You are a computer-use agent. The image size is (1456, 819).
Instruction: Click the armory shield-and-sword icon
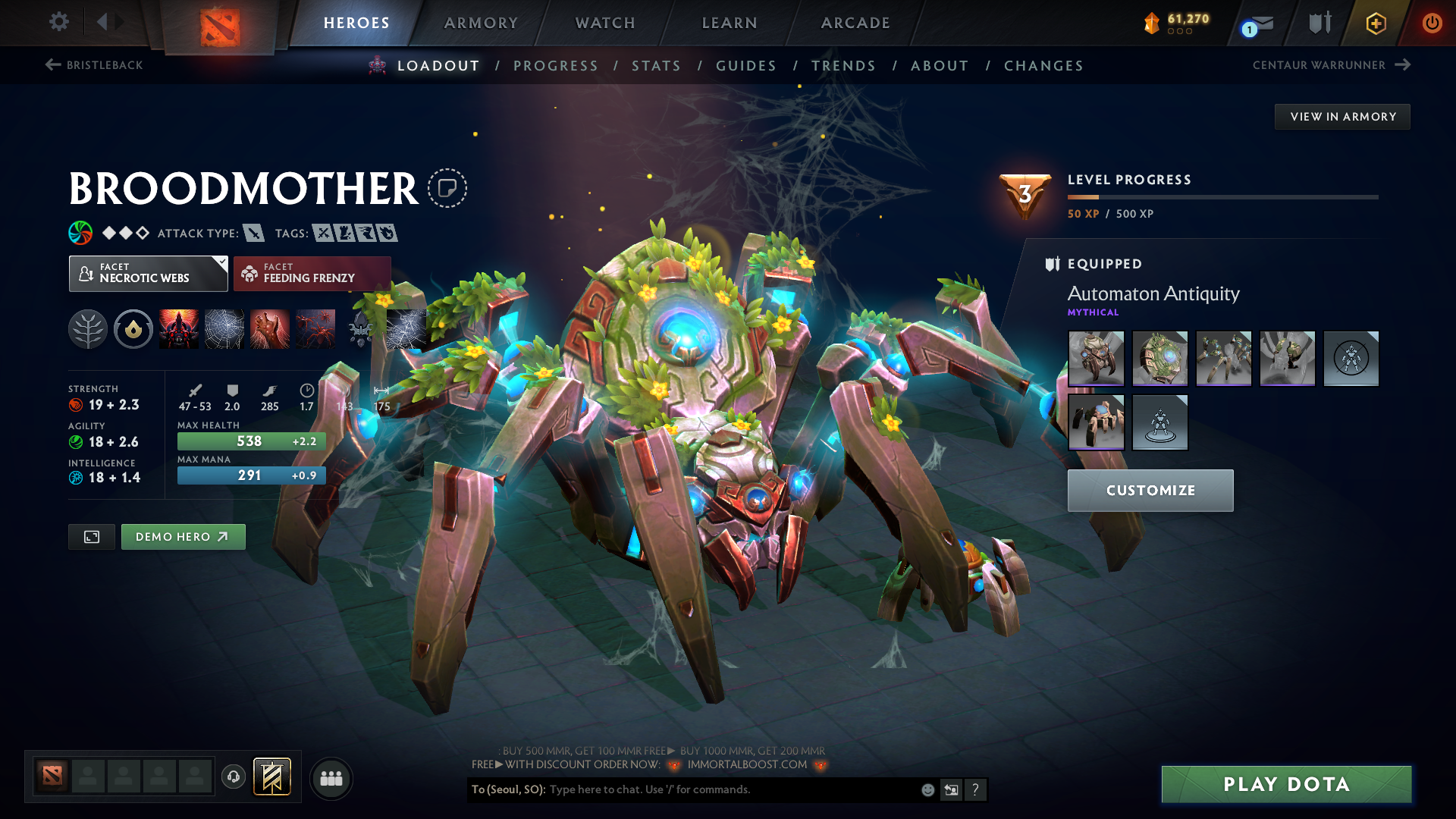point(1319,23)
